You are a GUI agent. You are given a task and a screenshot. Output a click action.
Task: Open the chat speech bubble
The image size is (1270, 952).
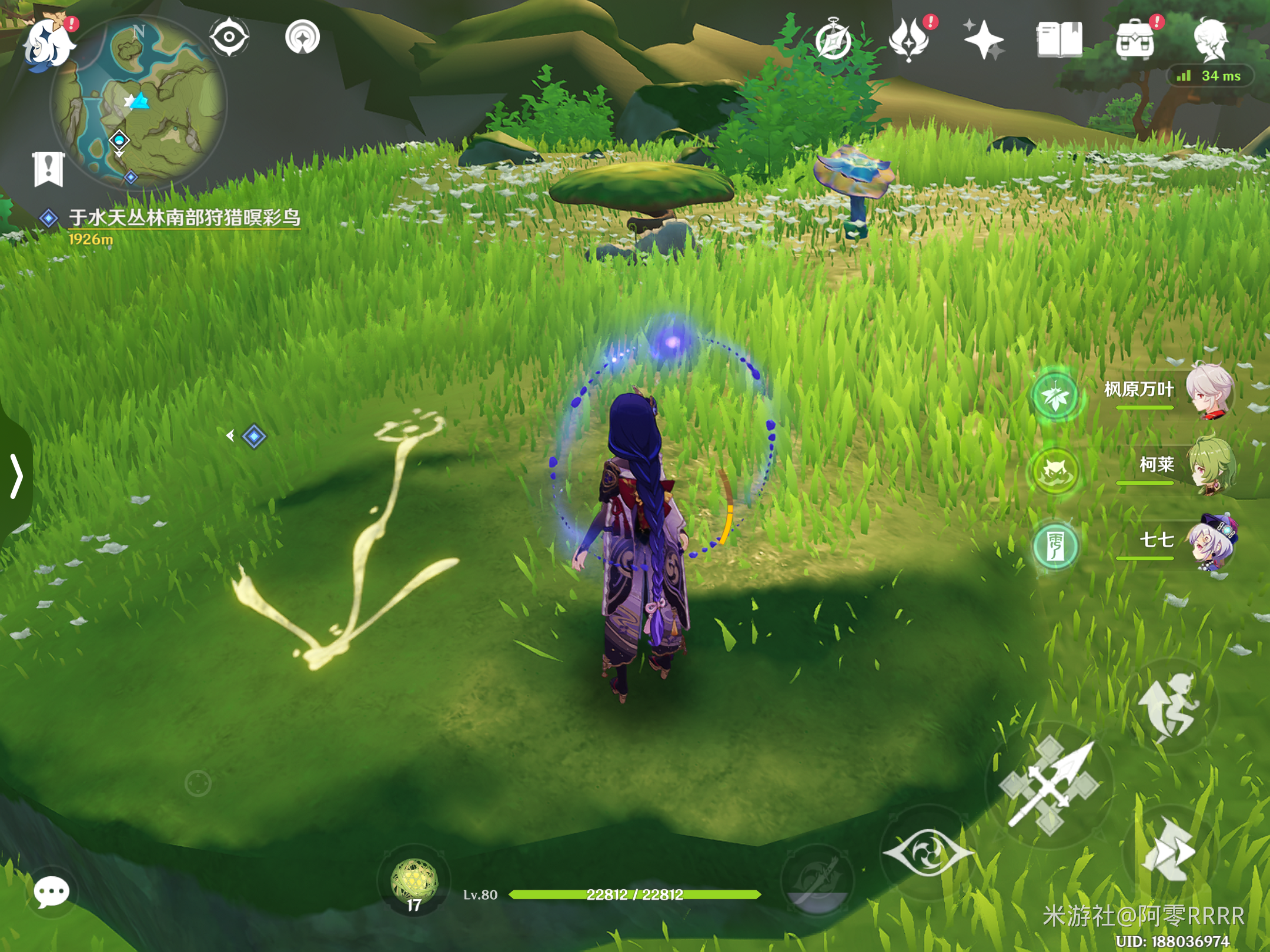51,892
